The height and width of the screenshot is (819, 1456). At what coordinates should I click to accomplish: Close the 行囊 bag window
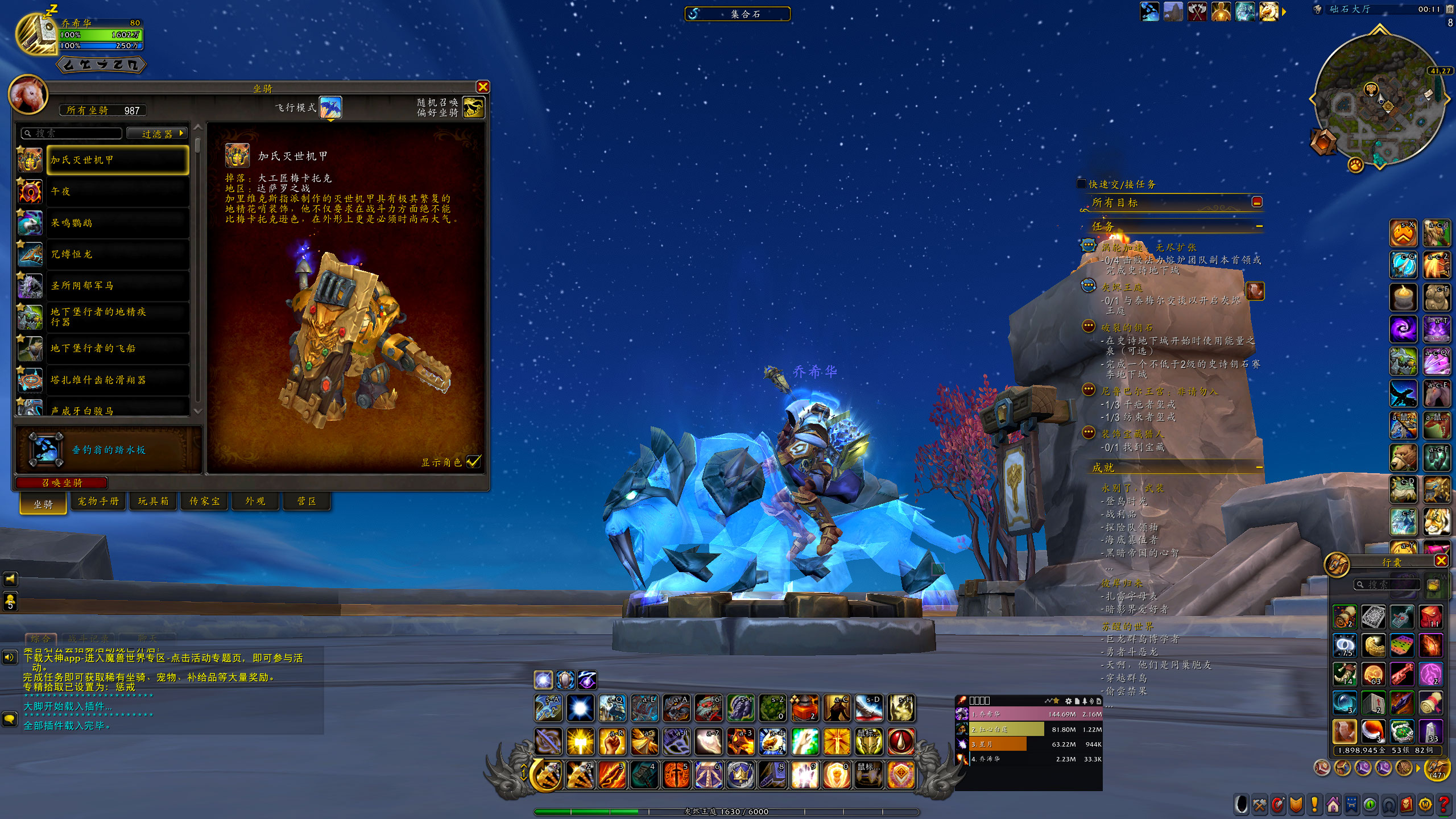pos(1441,561)
